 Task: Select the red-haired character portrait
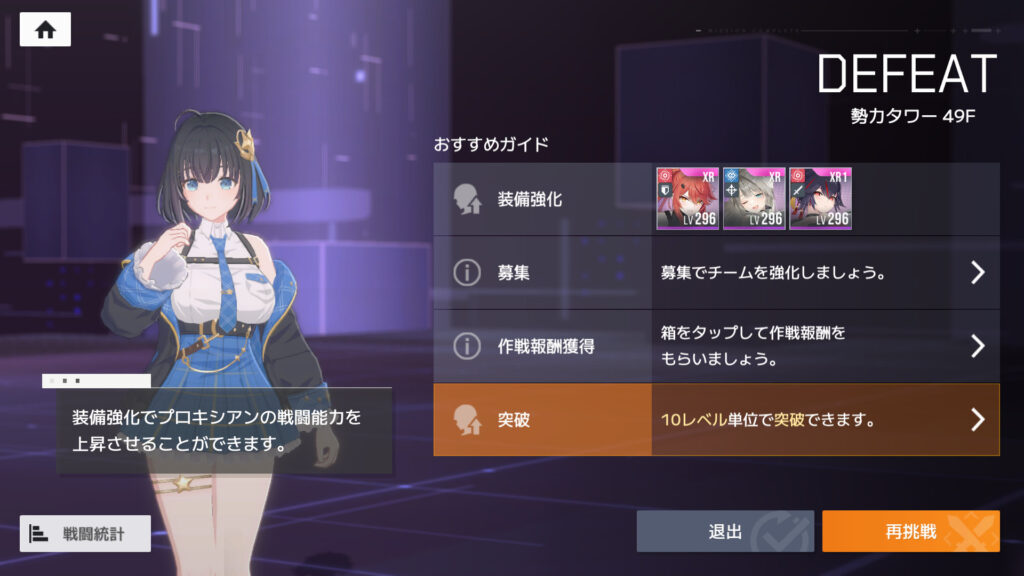(687, 199)
